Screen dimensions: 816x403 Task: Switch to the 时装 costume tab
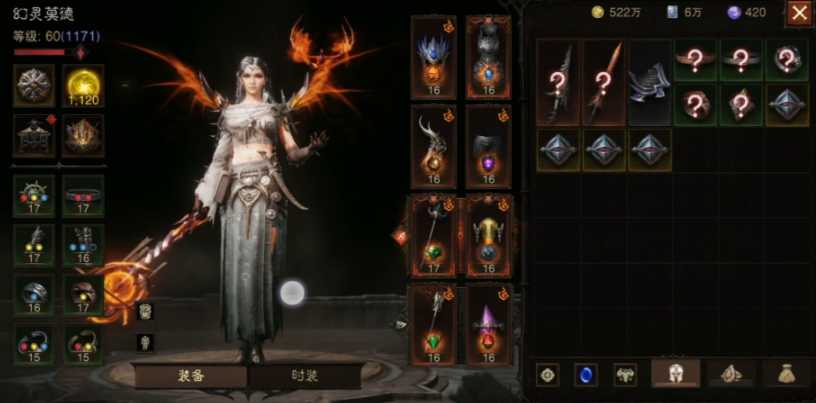pos(305,376)
